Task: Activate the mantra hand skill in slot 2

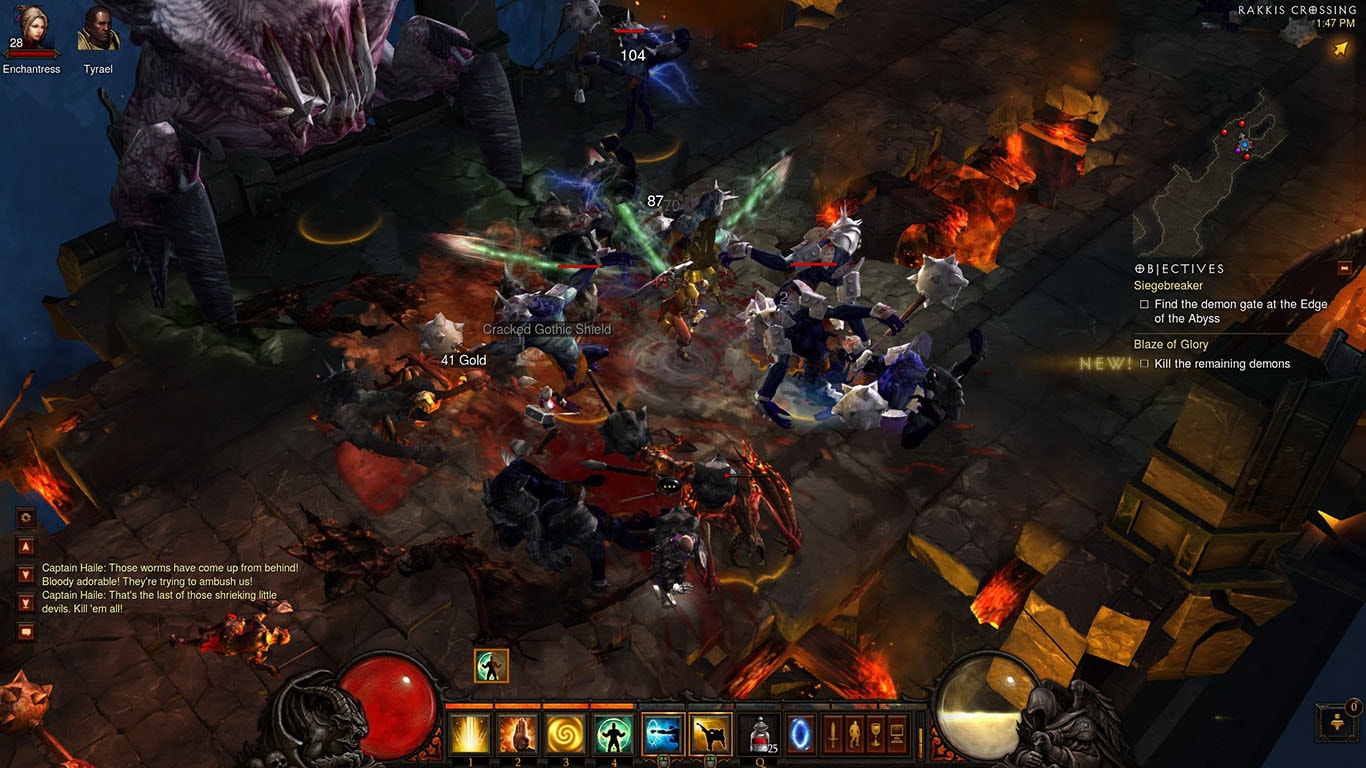Action: tap(517, 734)
